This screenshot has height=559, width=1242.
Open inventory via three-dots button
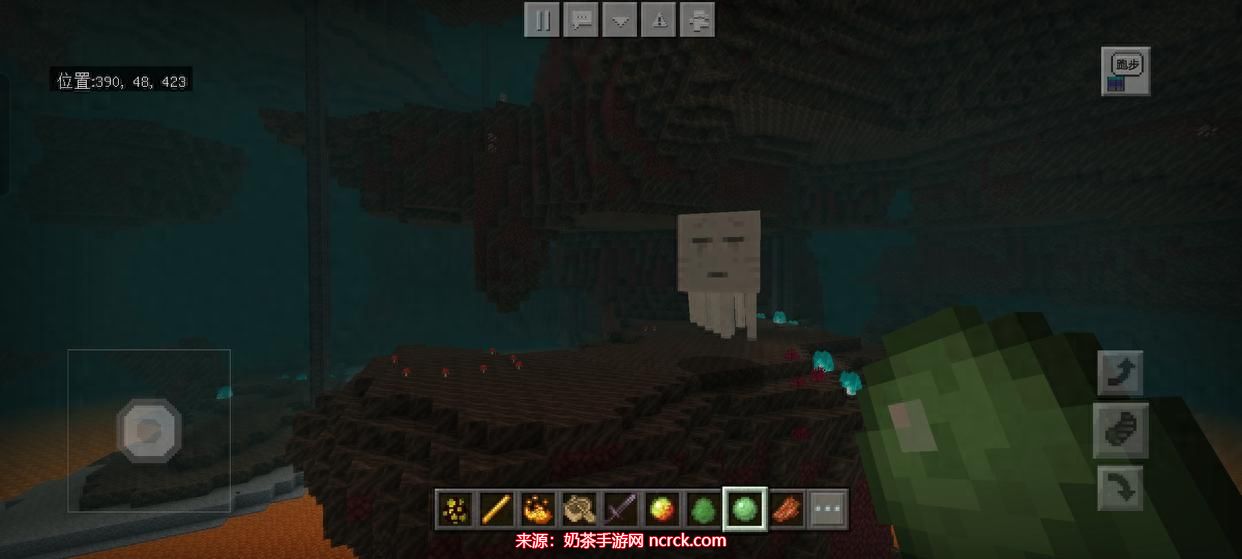(827, 510)
